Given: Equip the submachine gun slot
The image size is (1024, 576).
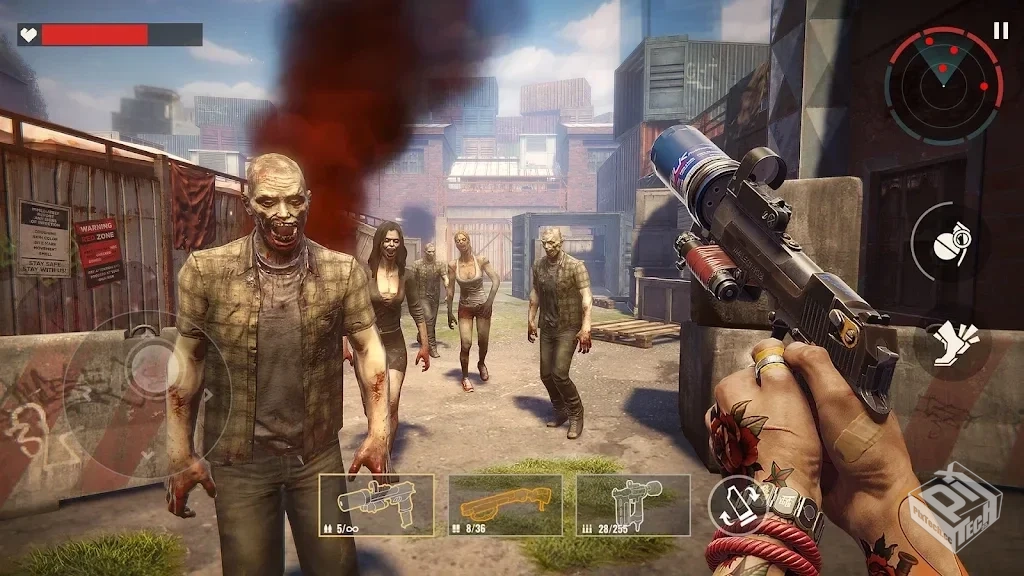Looking at the screenshot, I should 633,505.
